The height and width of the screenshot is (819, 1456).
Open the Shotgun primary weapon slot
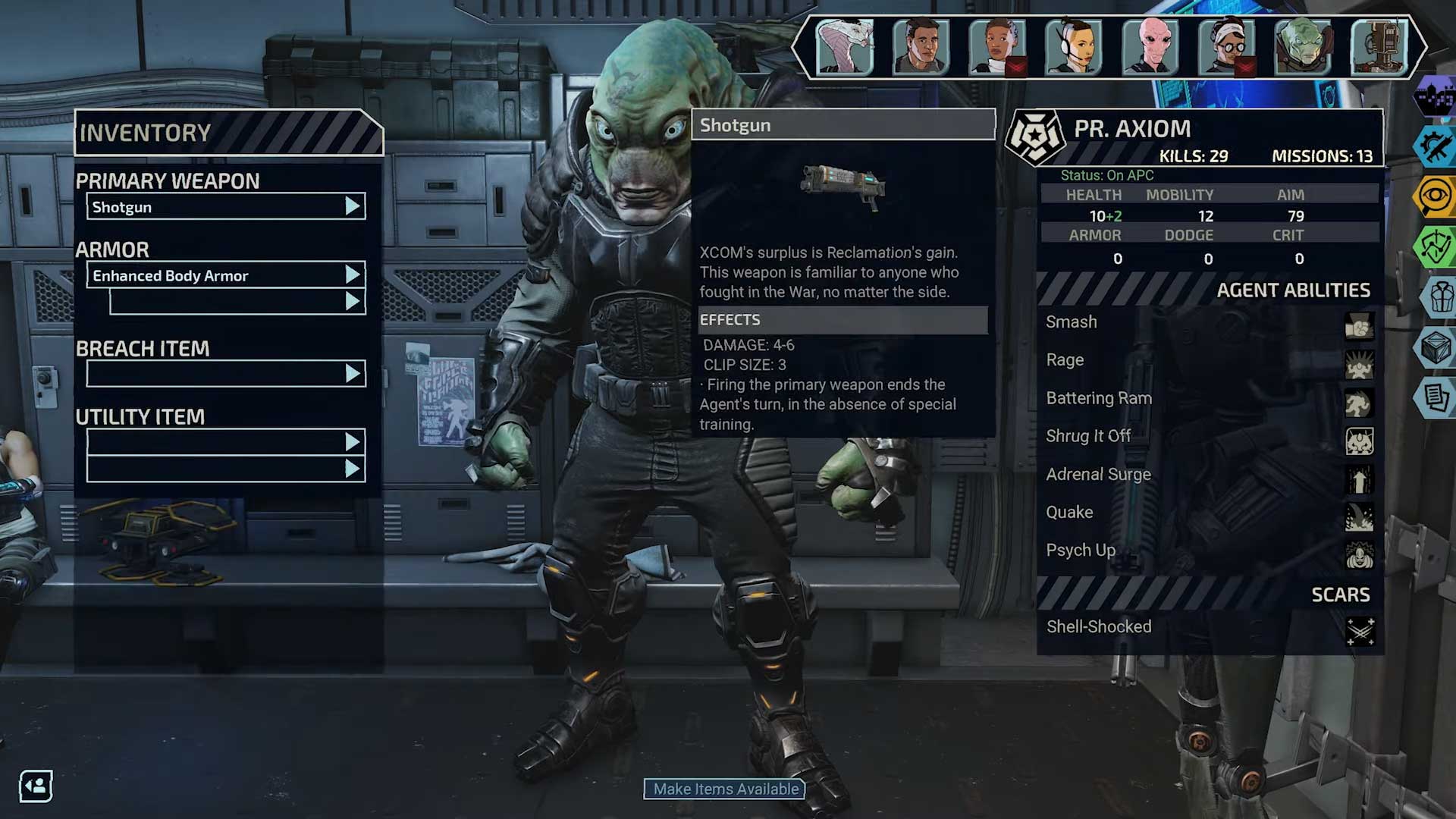pyautogui.click(x=225, y=206)
